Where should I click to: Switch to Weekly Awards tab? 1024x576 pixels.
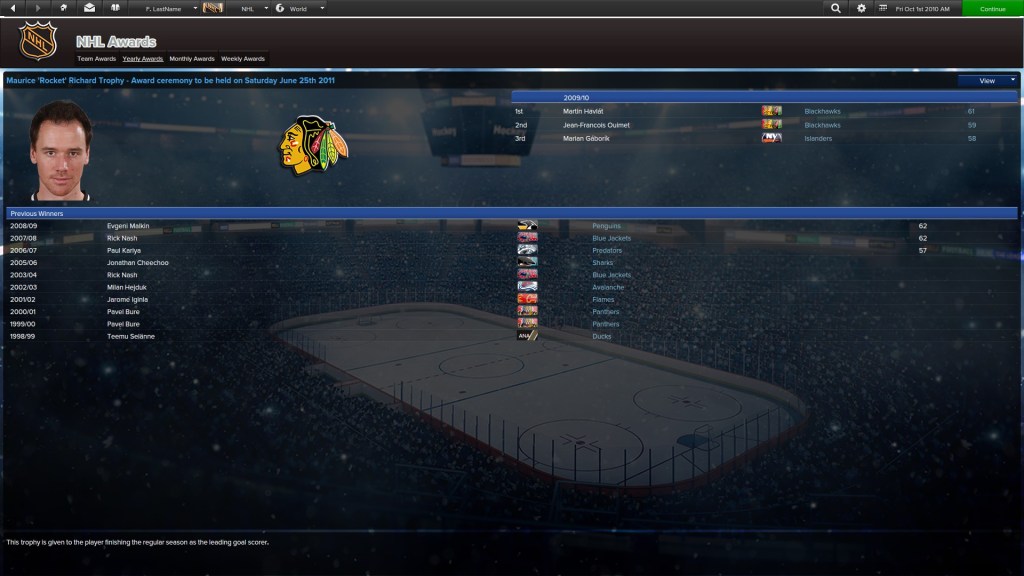(243, 59)
